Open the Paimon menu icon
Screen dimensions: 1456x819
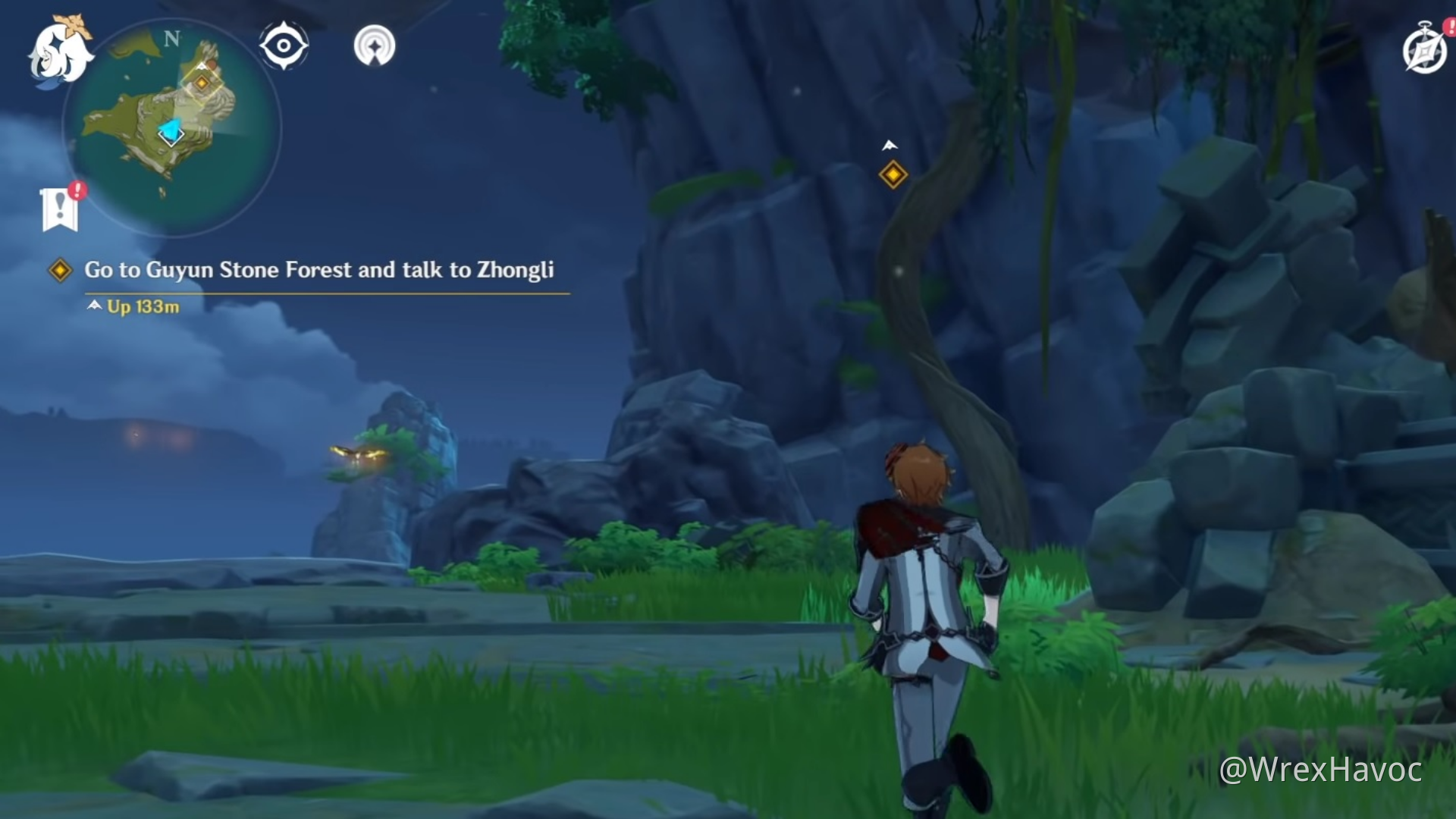point(59,52)
